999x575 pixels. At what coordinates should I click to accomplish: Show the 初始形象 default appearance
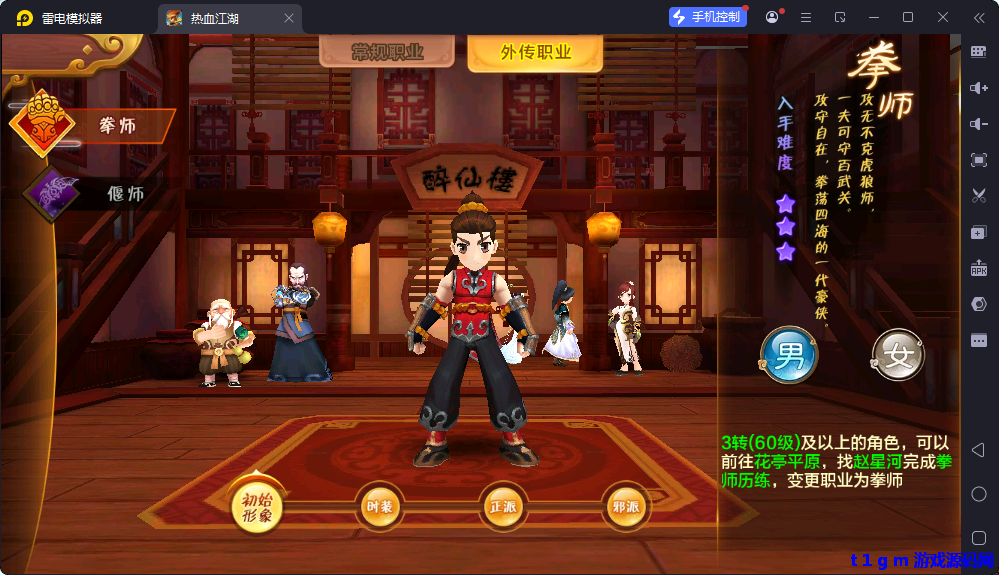tap(257, 506)
